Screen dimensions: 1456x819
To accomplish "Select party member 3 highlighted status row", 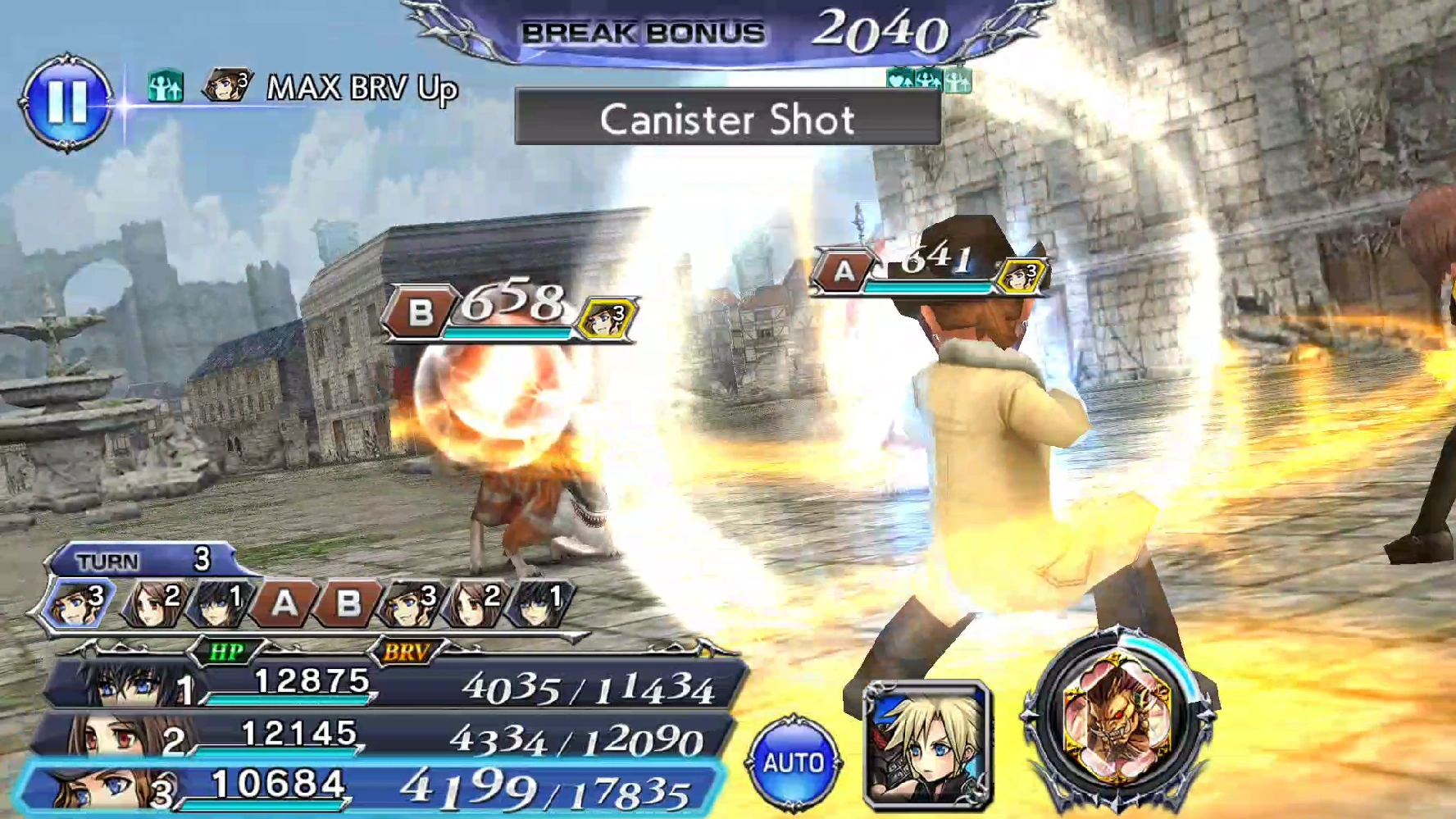I will [369, 787].
